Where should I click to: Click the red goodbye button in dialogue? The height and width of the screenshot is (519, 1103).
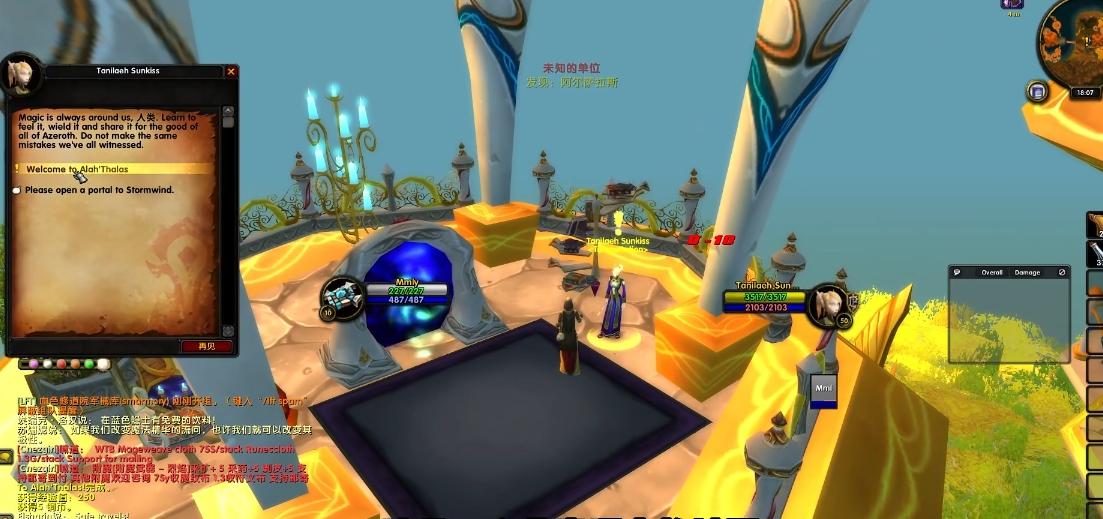(x=207, y=346)
